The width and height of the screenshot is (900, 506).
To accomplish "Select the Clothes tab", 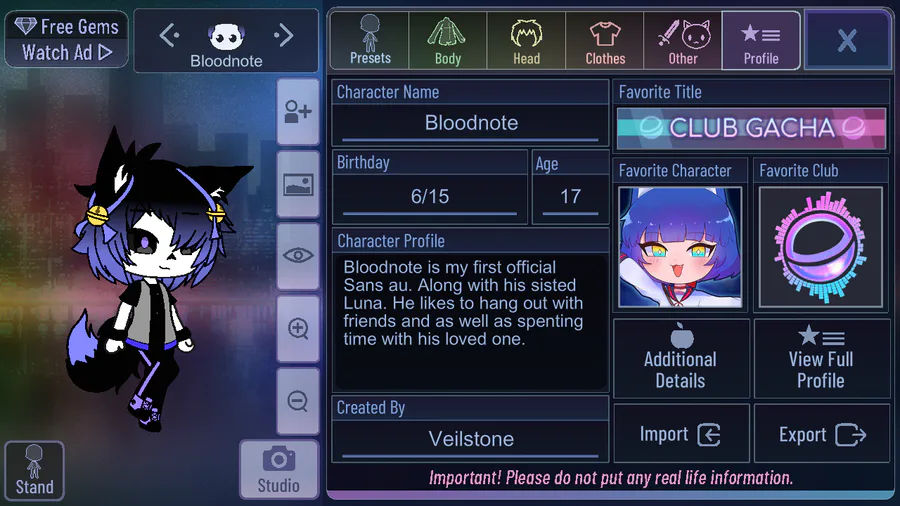I will click(605, 41).
